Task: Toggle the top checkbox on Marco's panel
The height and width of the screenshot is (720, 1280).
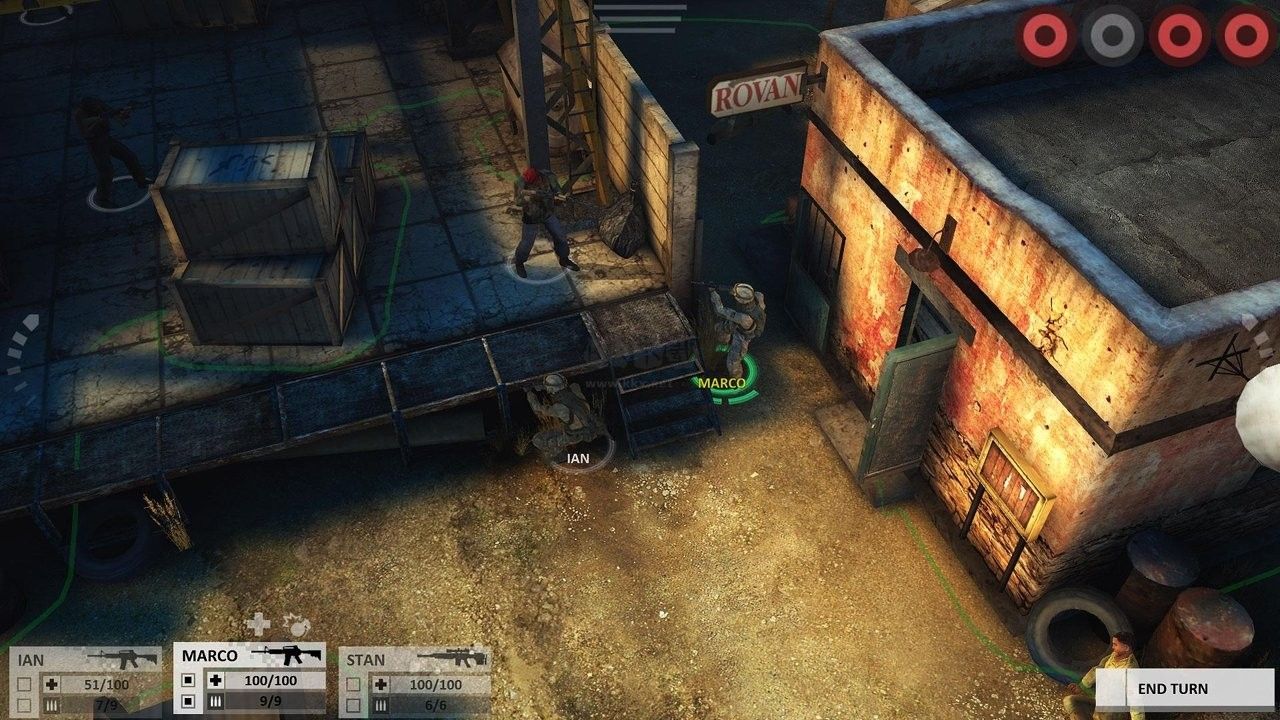Action: [187, 680]
